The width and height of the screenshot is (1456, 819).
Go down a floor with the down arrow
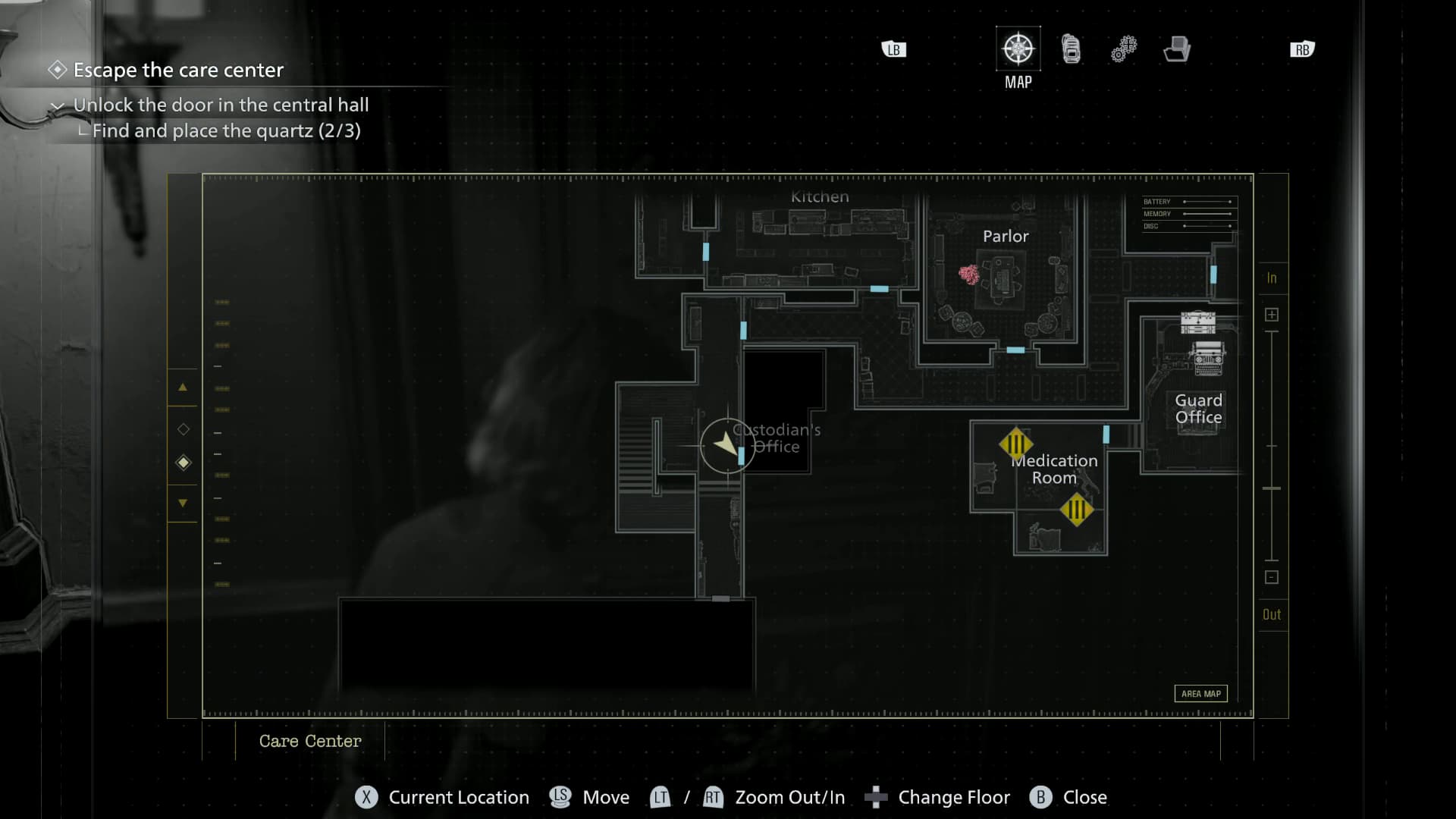183,503
